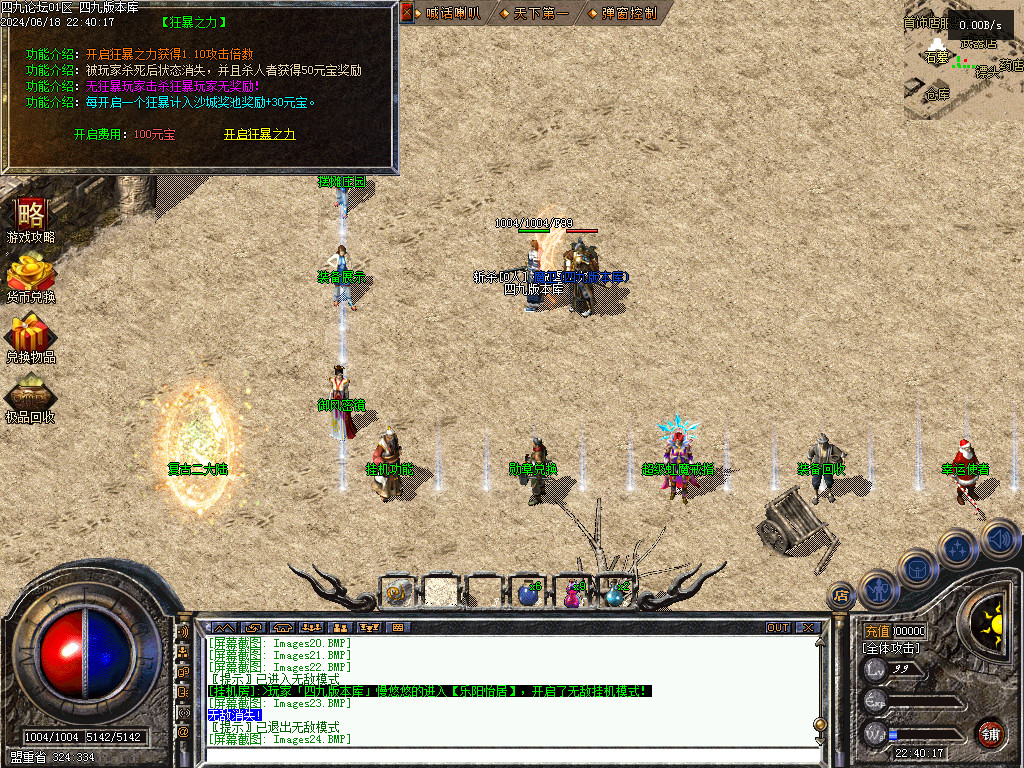
Task: Open the character equipment round button
Action: point(878,588)
